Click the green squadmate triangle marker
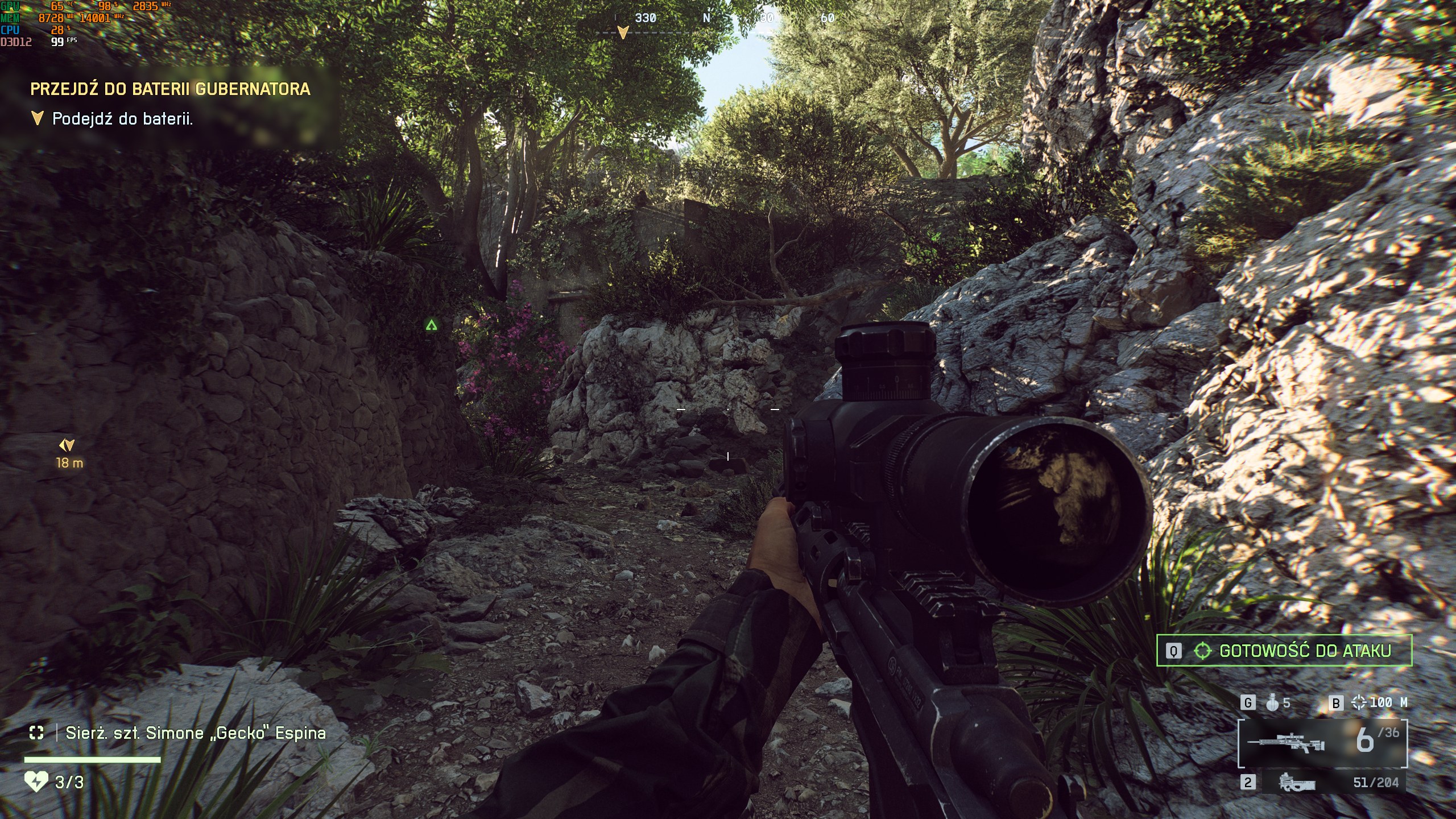This screenshot has width=1456, height=819. 431,325
